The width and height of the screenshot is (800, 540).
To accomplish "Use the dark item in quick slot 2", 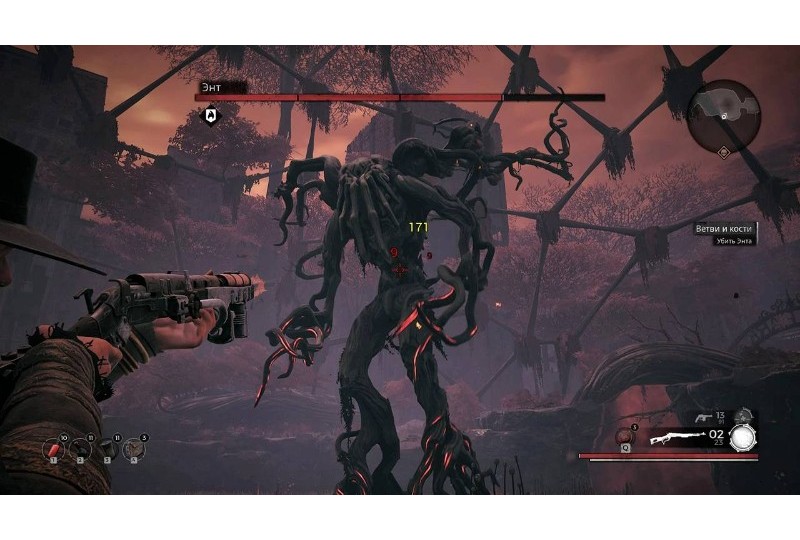I will click(x=82, y=451).
